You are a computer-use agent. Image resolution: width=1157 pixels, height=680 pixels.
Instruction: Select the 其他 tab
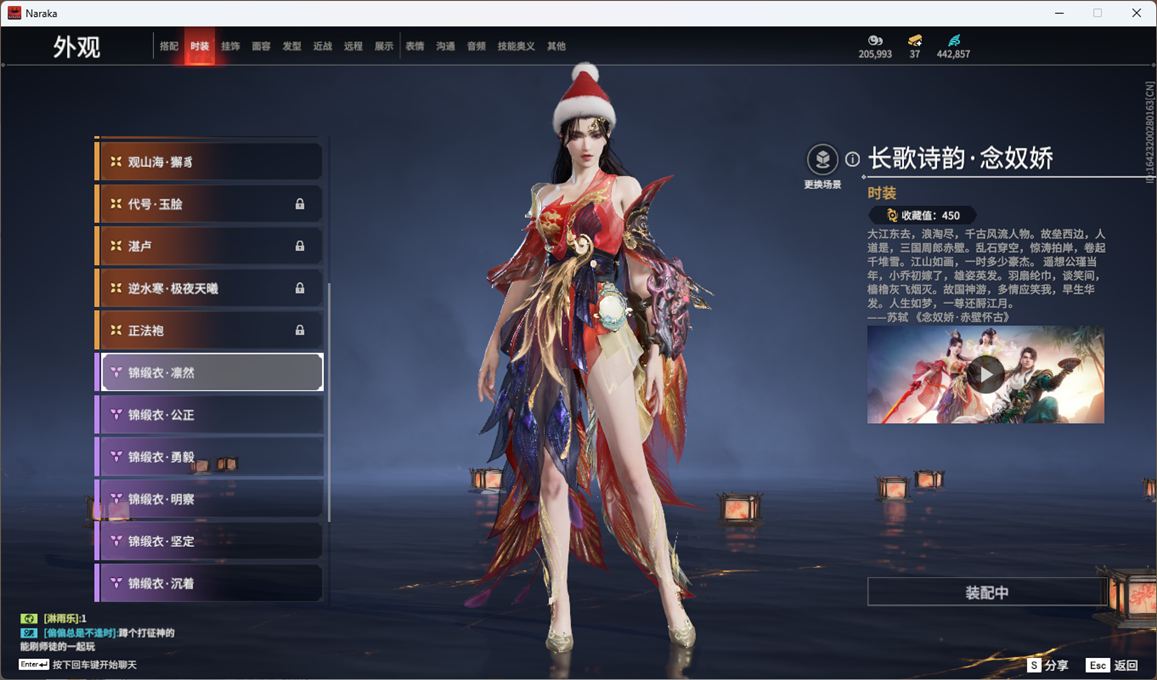(556, 46)
